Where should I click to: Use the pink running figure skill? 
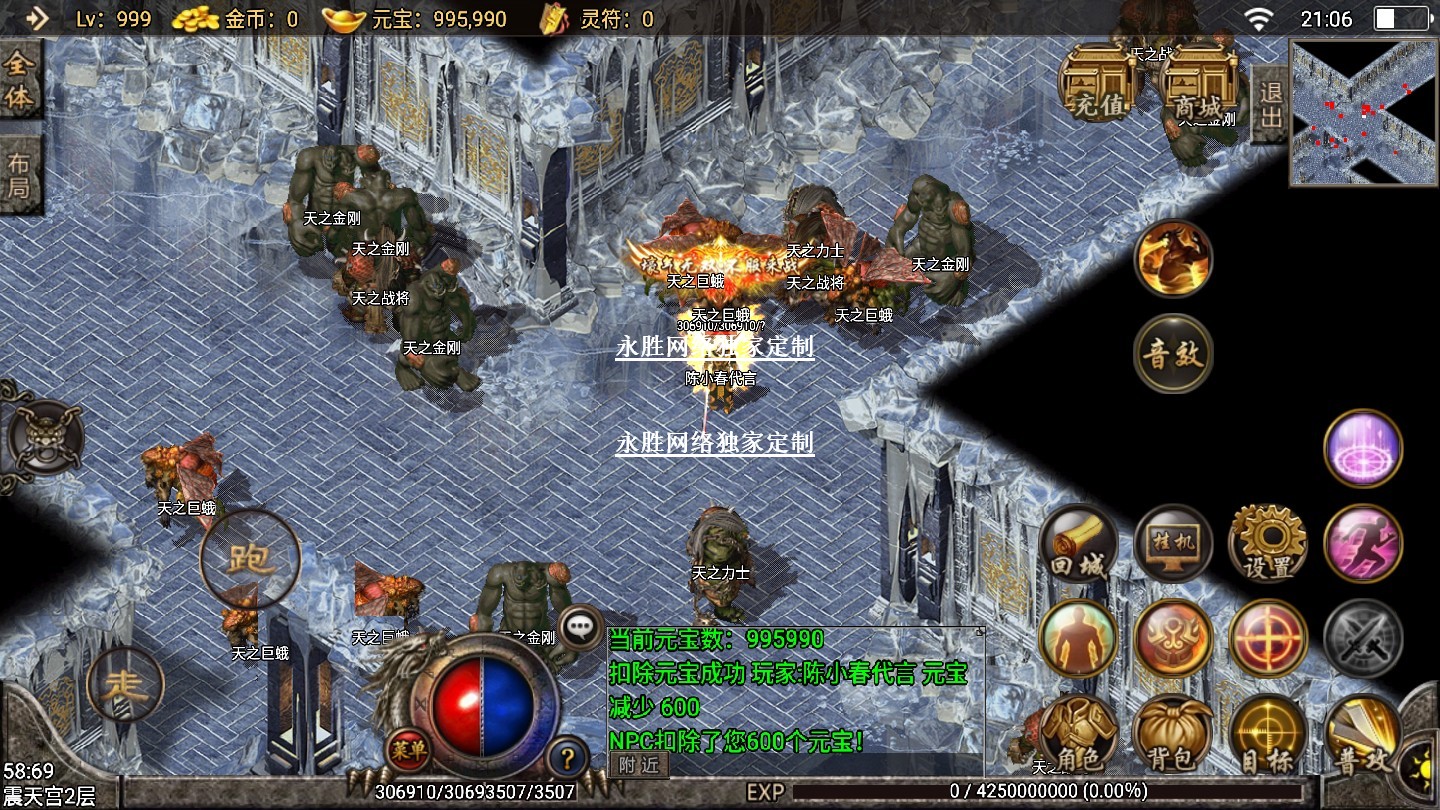pyautogui.click(x=1363, y=543)
